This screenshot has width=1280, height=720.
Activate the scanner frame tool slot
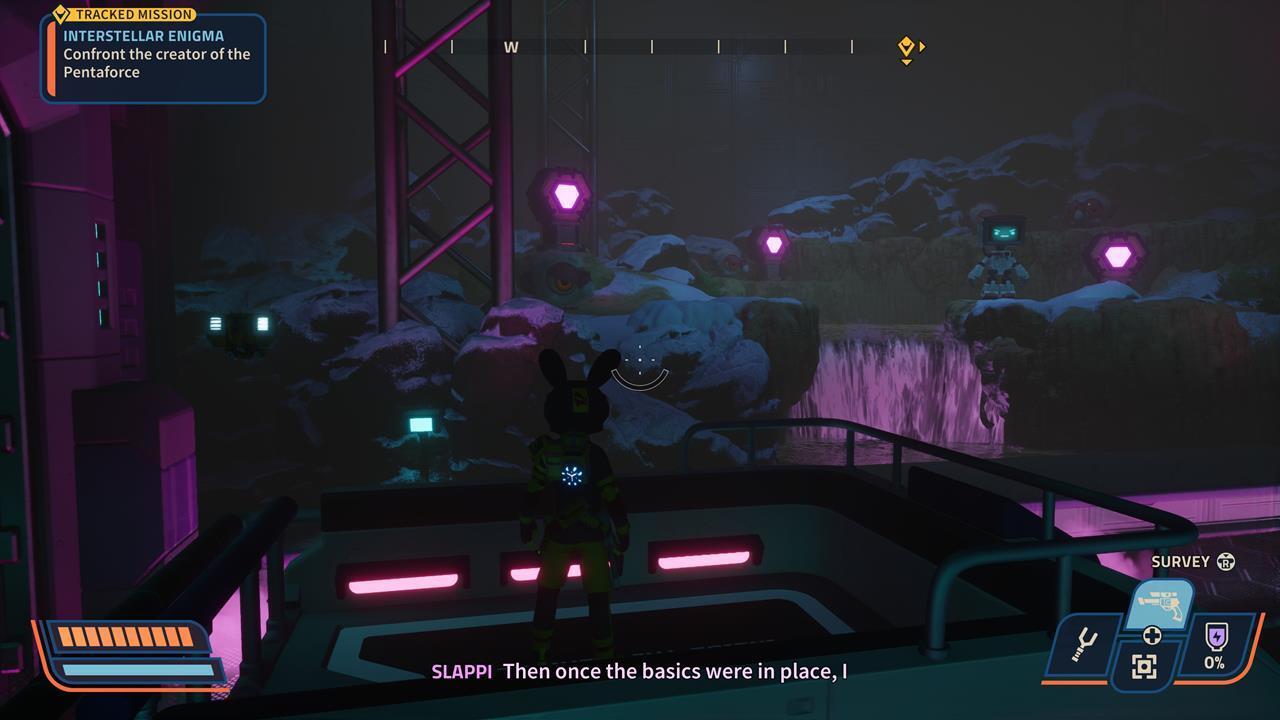pyautogui.click(x=1144, y=666)
